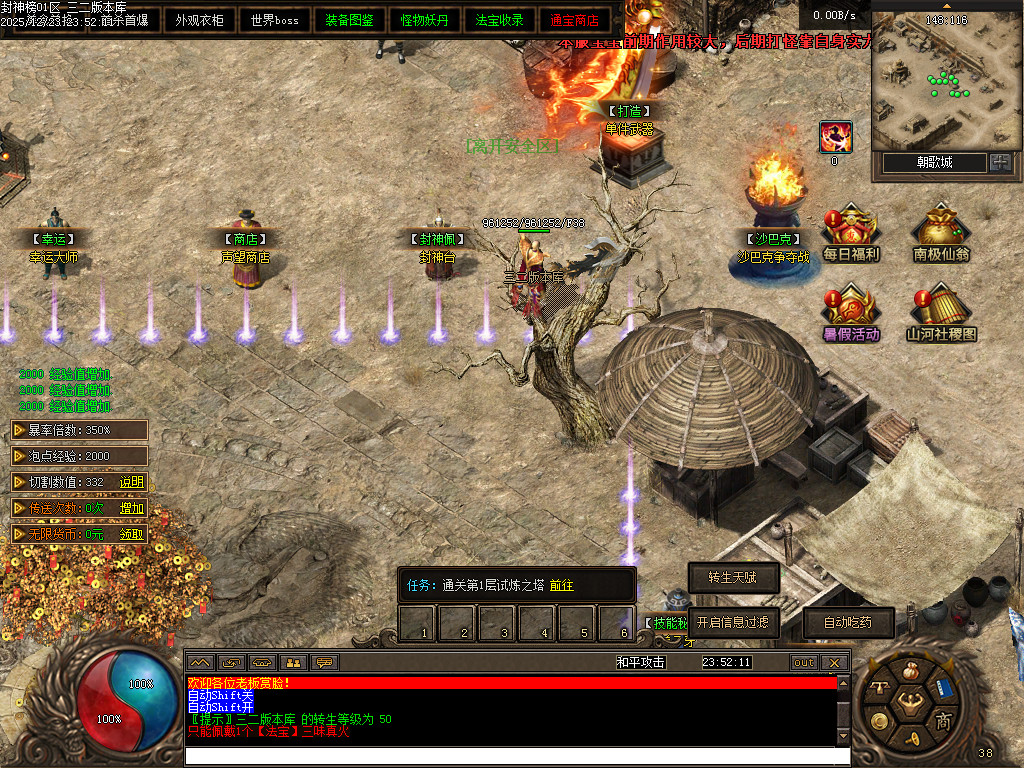Click the 说明 link beside 切割数值
Viewport: 1024px width, 768px height.
tap(132, 482)
